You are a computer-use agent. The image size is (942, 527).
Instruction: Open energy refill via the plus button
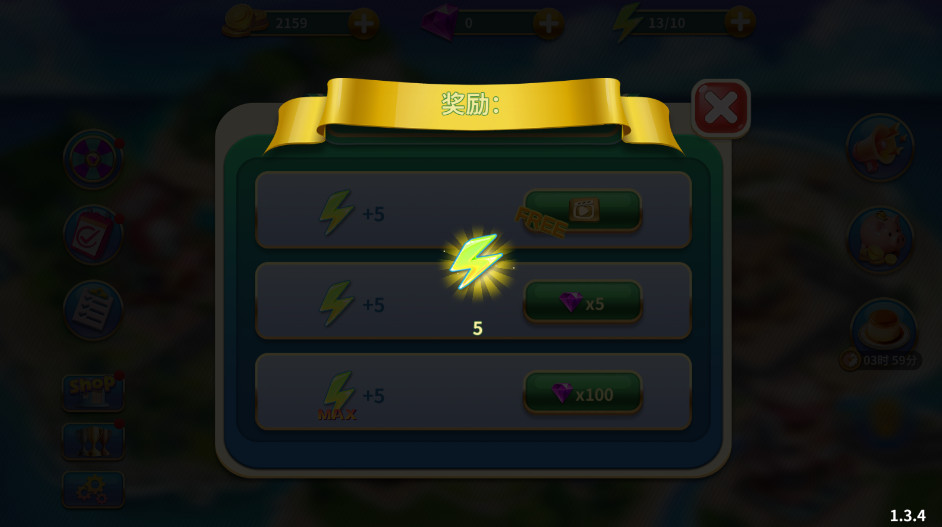740,21
